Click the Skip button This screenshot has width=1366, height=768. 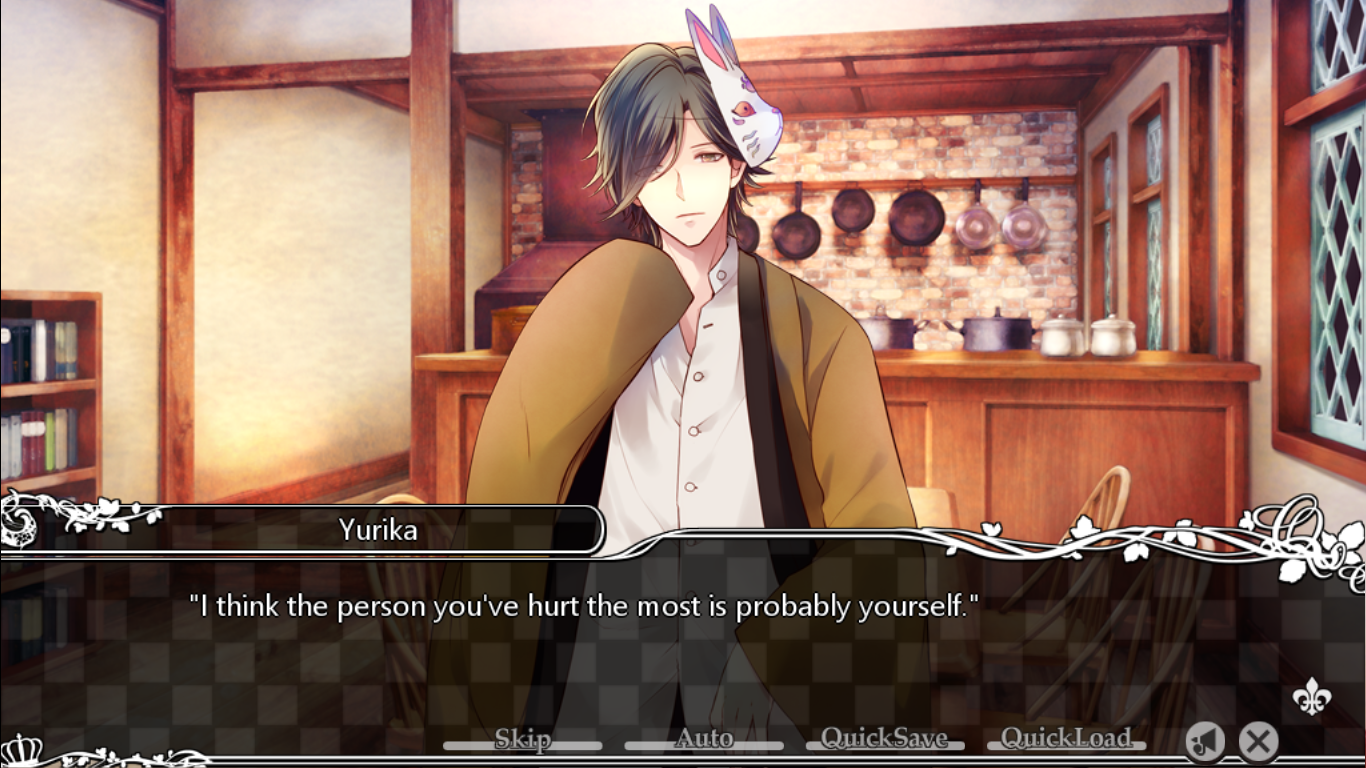[x=522, y=740]
